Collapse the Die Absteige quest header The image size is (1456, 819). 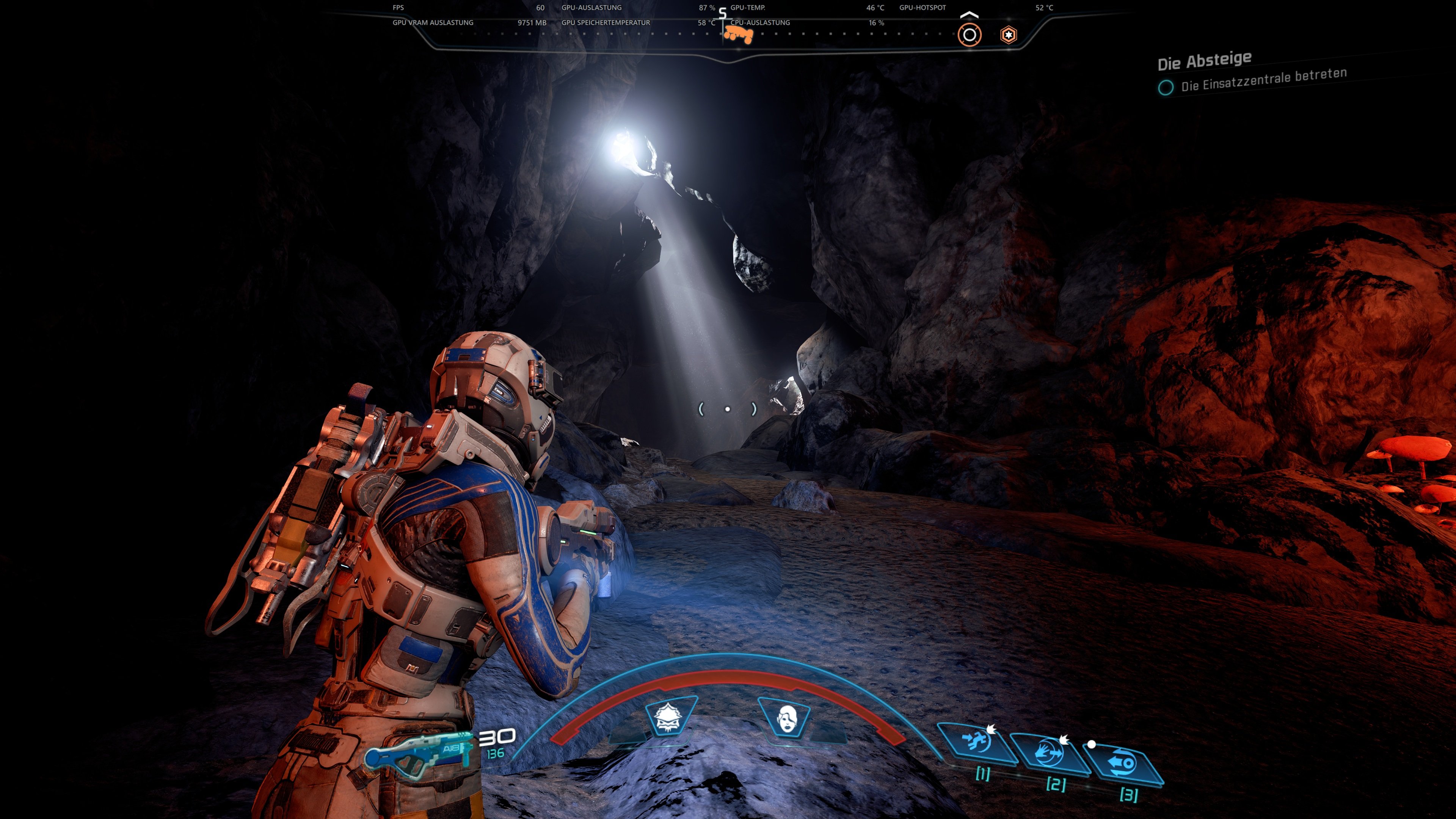(1204, 60)
